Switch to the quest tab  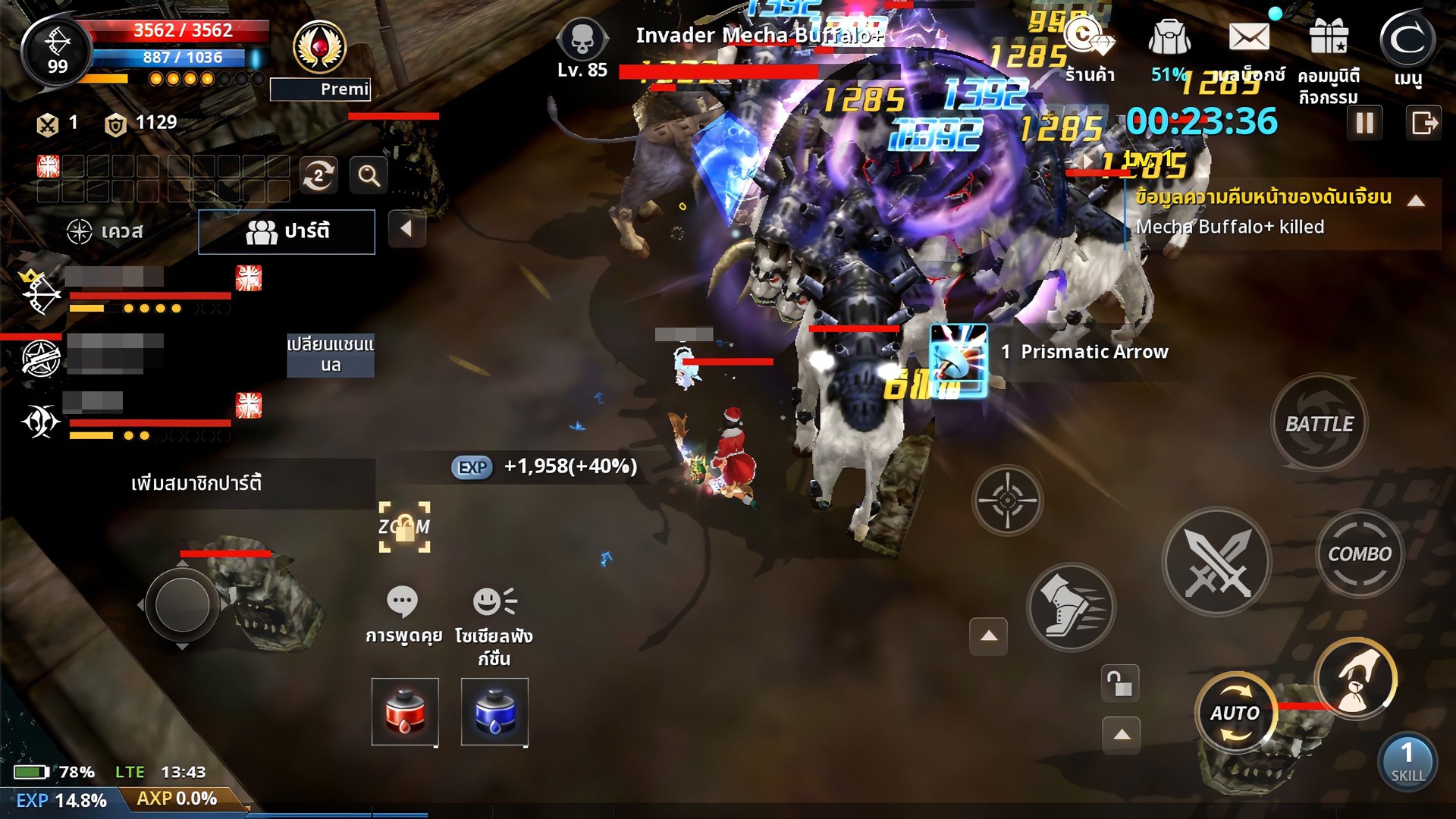pyautogui.click(x=106, y=231)
